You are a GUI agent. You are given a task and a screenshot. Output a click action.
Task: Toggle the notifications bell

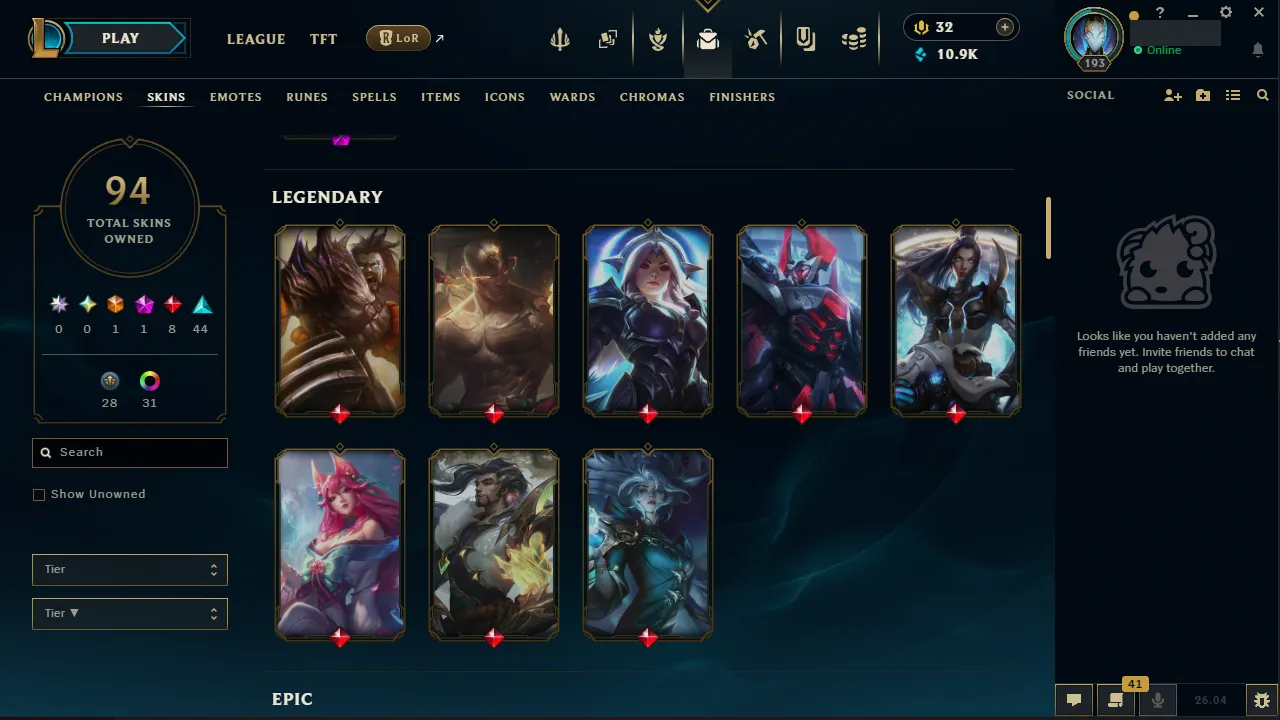click(1258, 50)
